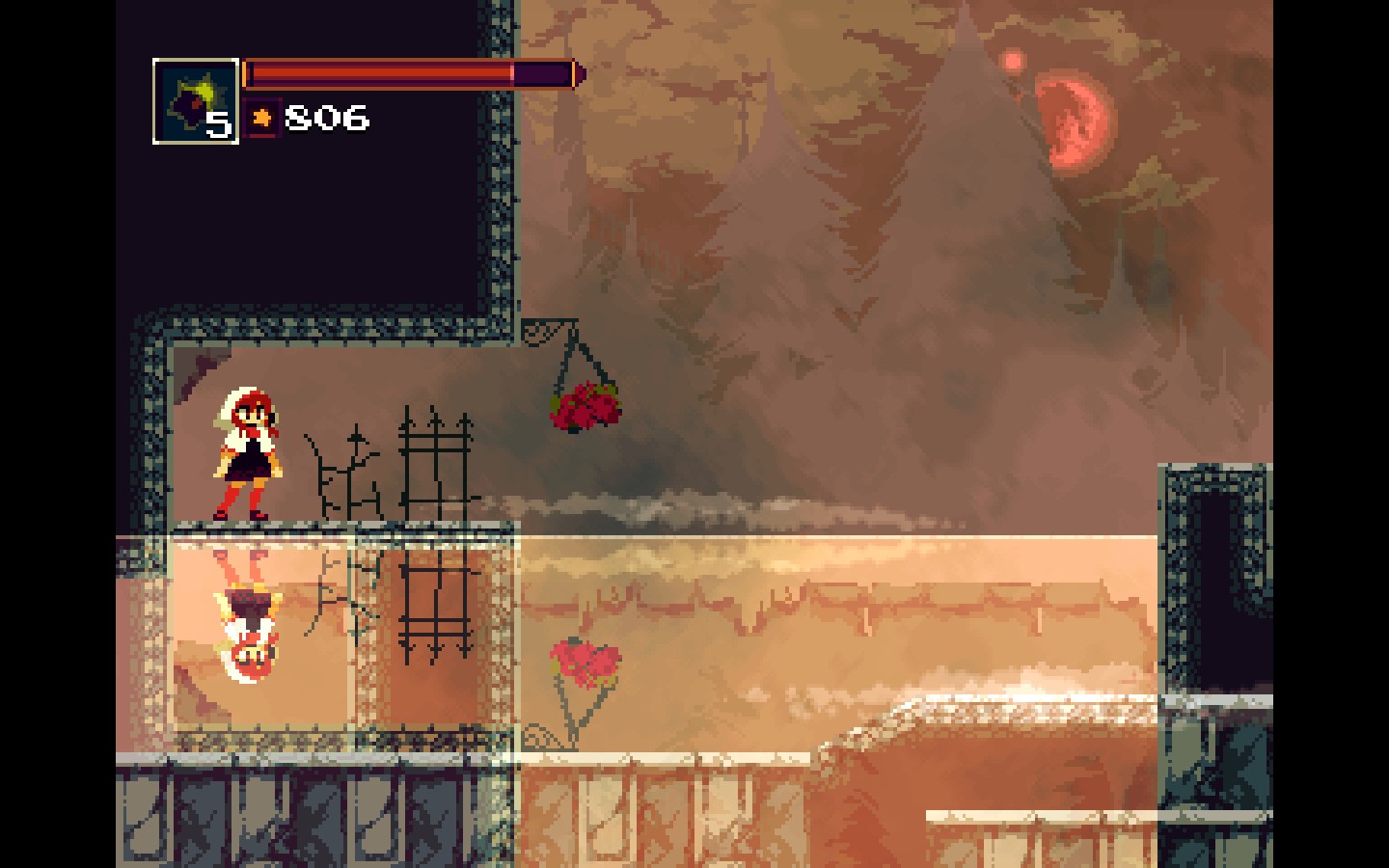Select the star currency icon
The image size is (1389, 868).
[x=263, y=118]
